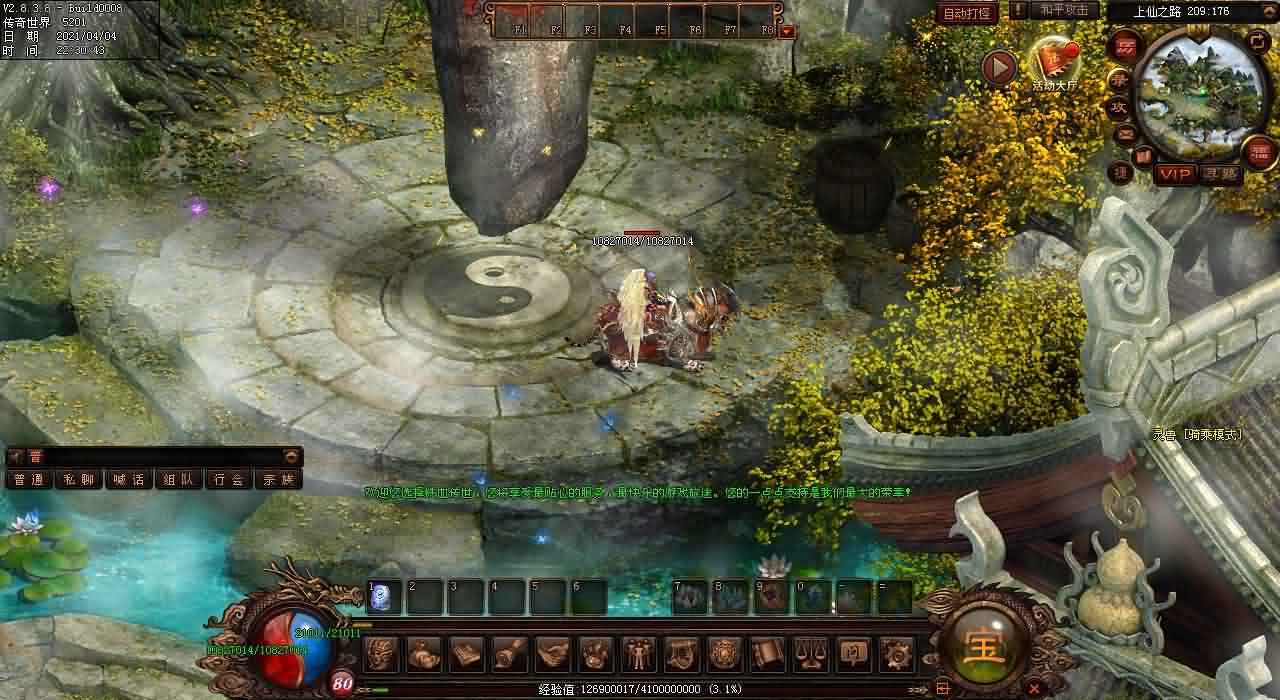The width and height of the screenshot is (1280, 700).
Task: Click the chat message input box
Action: [160, 456]
